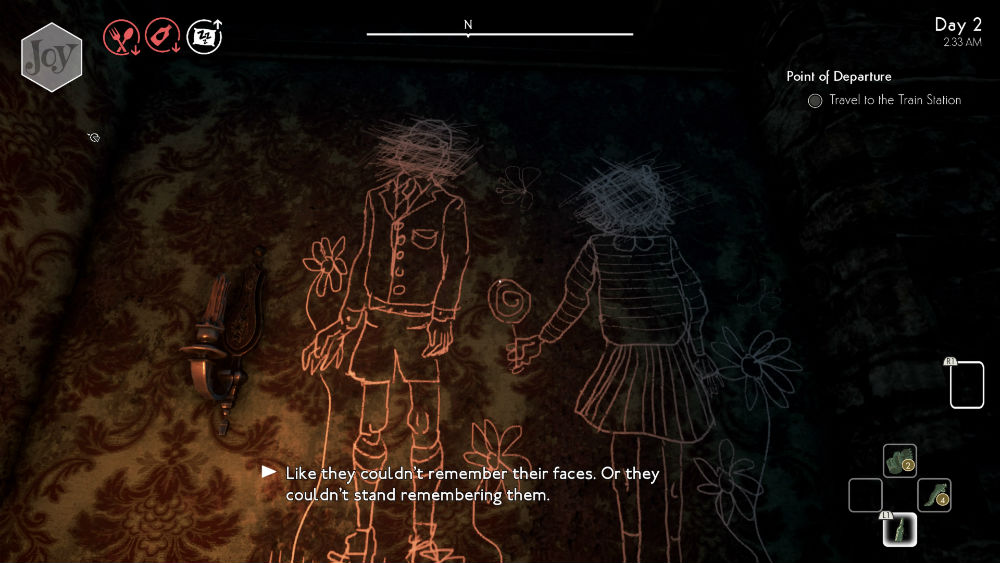Image resolution: width=1000 pixels, height=563 pixels.
Task: Select the top quick slot holding two items
Action: point(900,461)
